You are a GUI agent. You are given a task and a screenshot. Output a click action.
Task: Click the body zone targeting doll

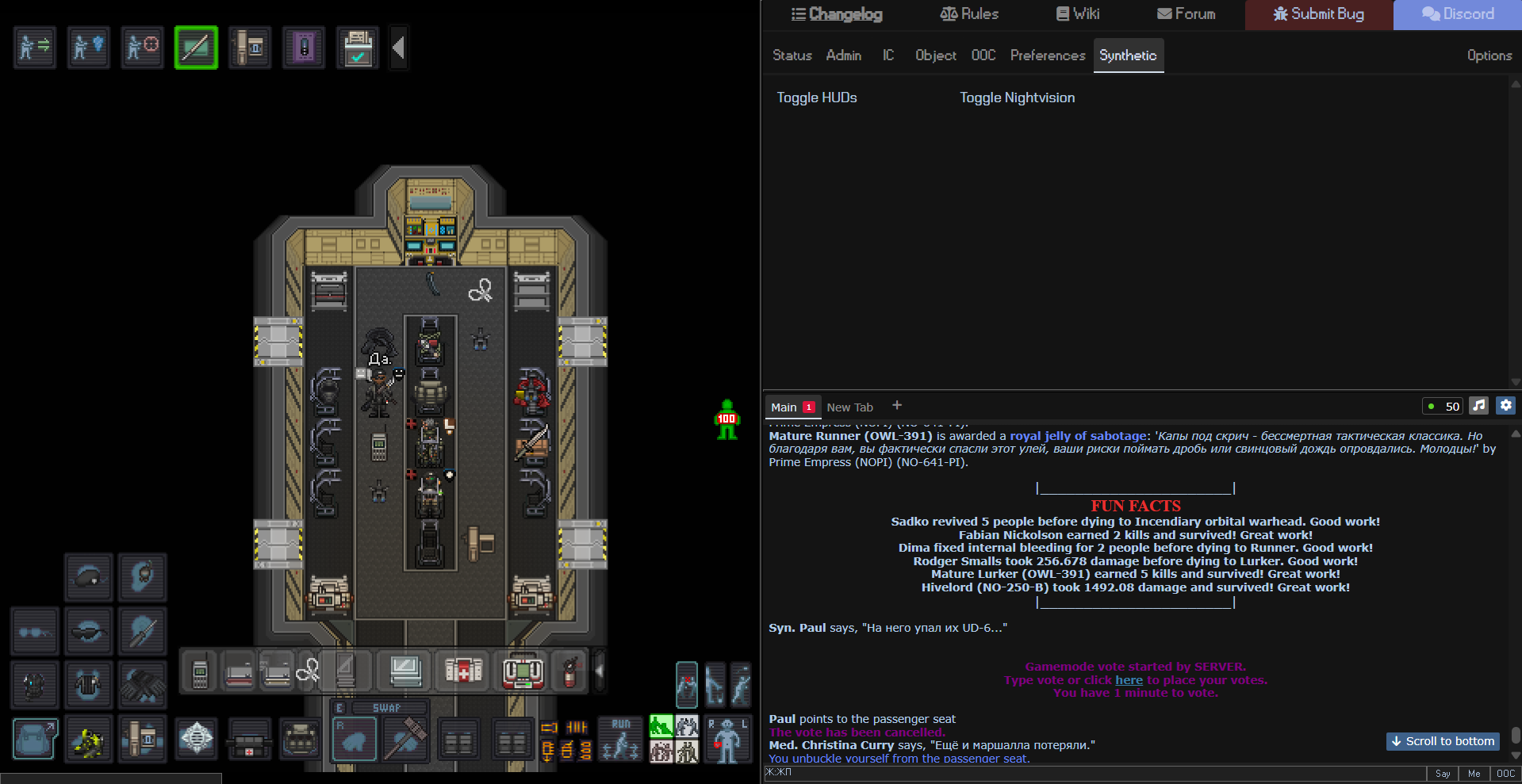tap(726, 740)
